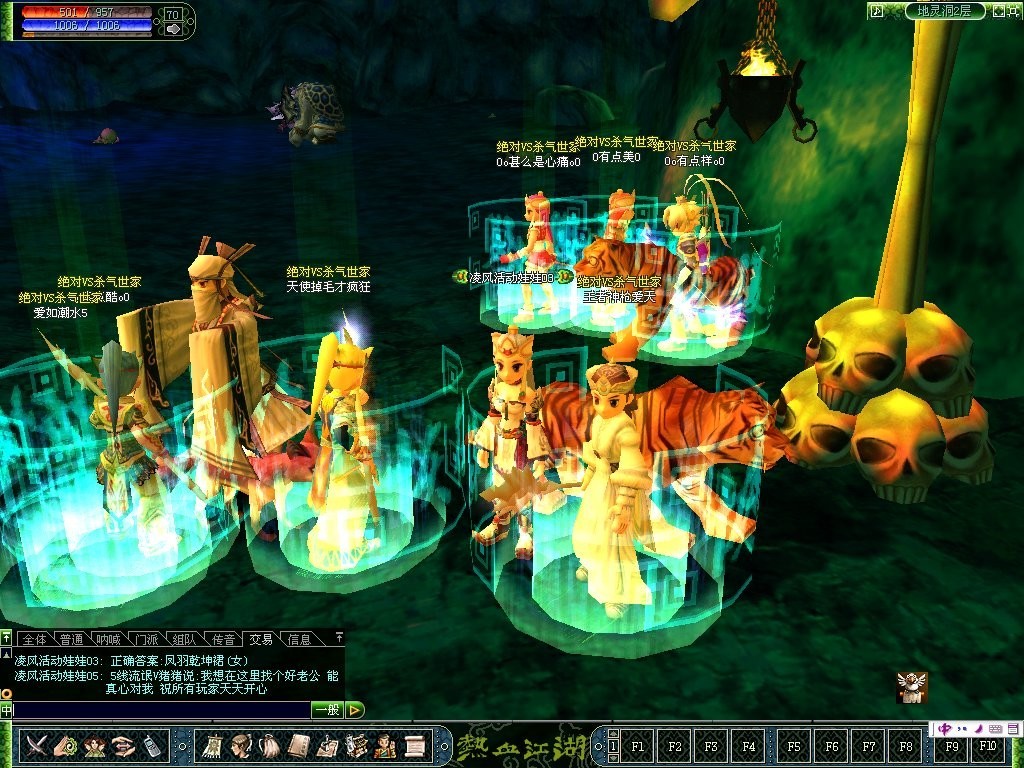
Task: Select the F1 hotkey slot
Action: pyautogui.click(x=639, y=746)
